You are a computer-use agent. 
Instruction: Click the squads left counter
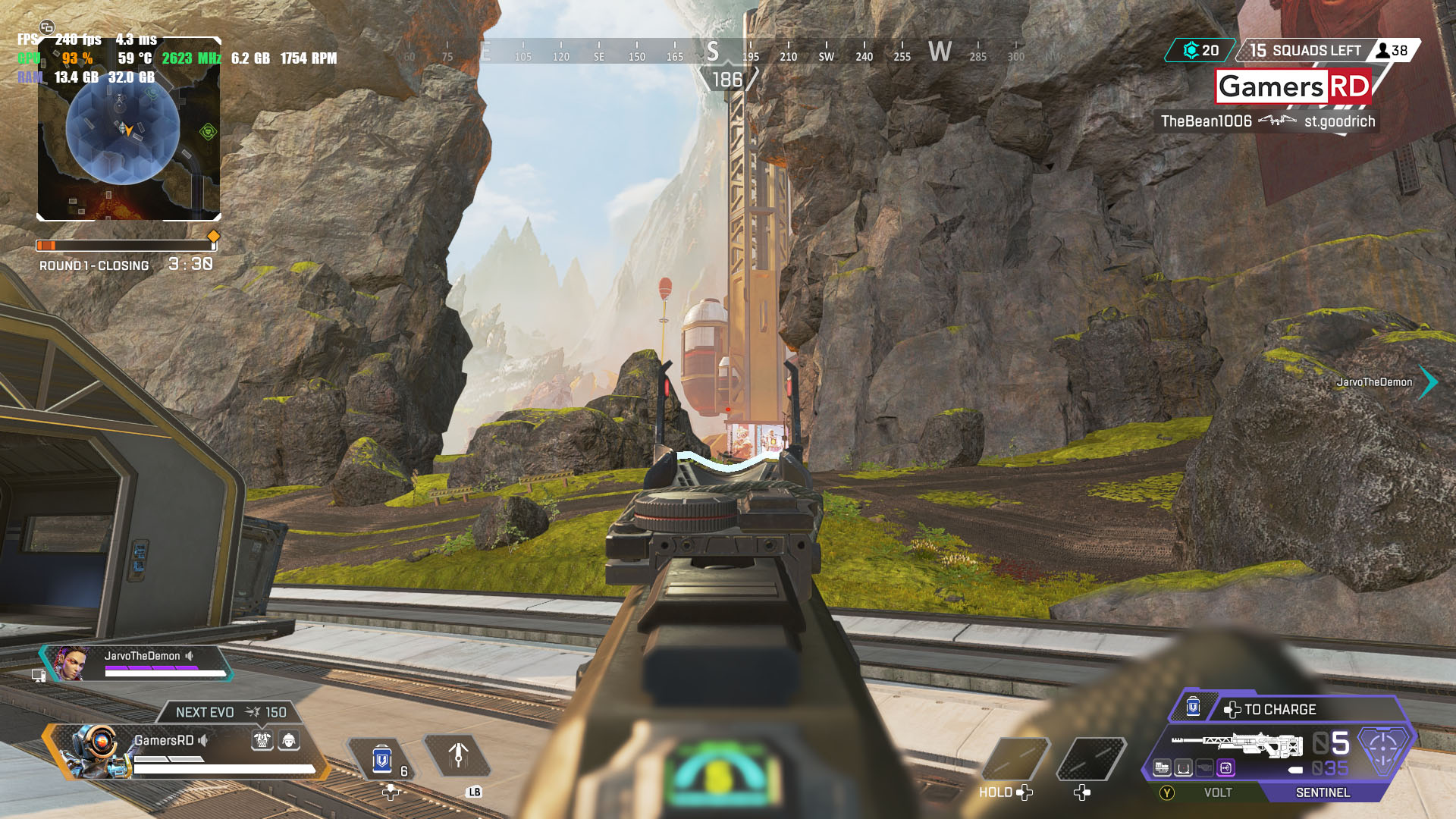[1306, 51]
